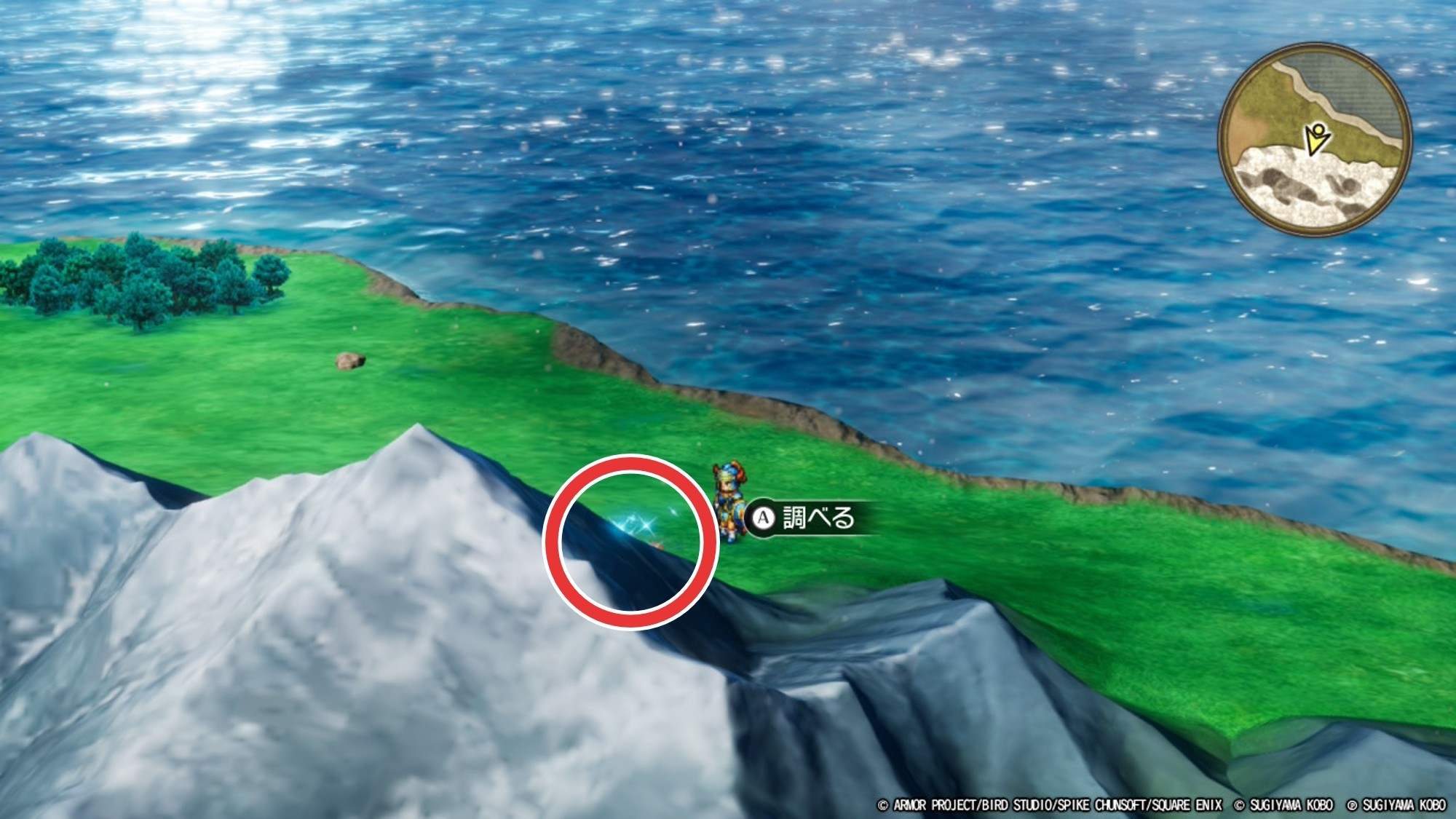The width and height of the screenshot is (1456, 819).
Task: Open the circular minimap
Action: (1315, 138)
